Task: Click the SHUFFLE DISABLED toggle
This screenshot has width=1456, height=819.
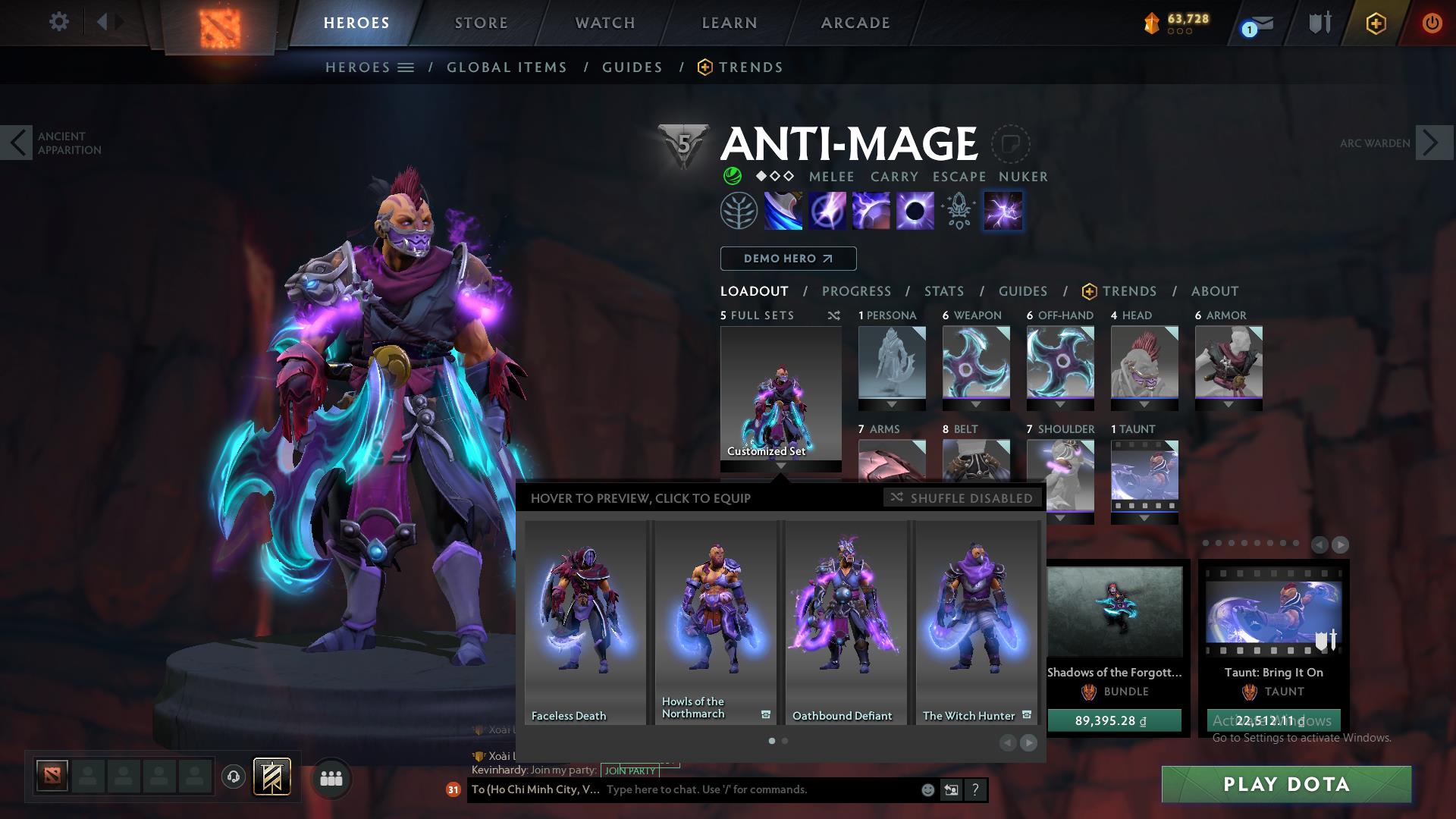Action: click(x=962, y=498)
